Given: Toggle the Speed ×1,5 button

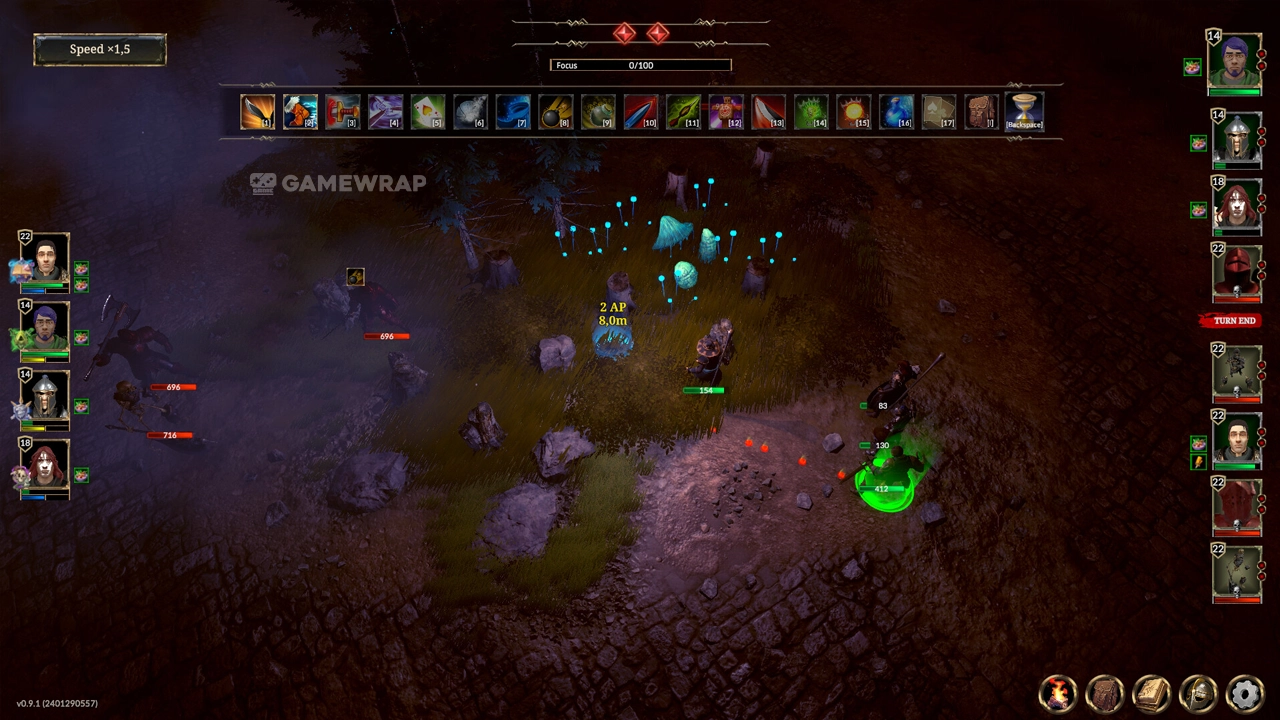Looking at the screenshot, I should [x=100, y=49].
